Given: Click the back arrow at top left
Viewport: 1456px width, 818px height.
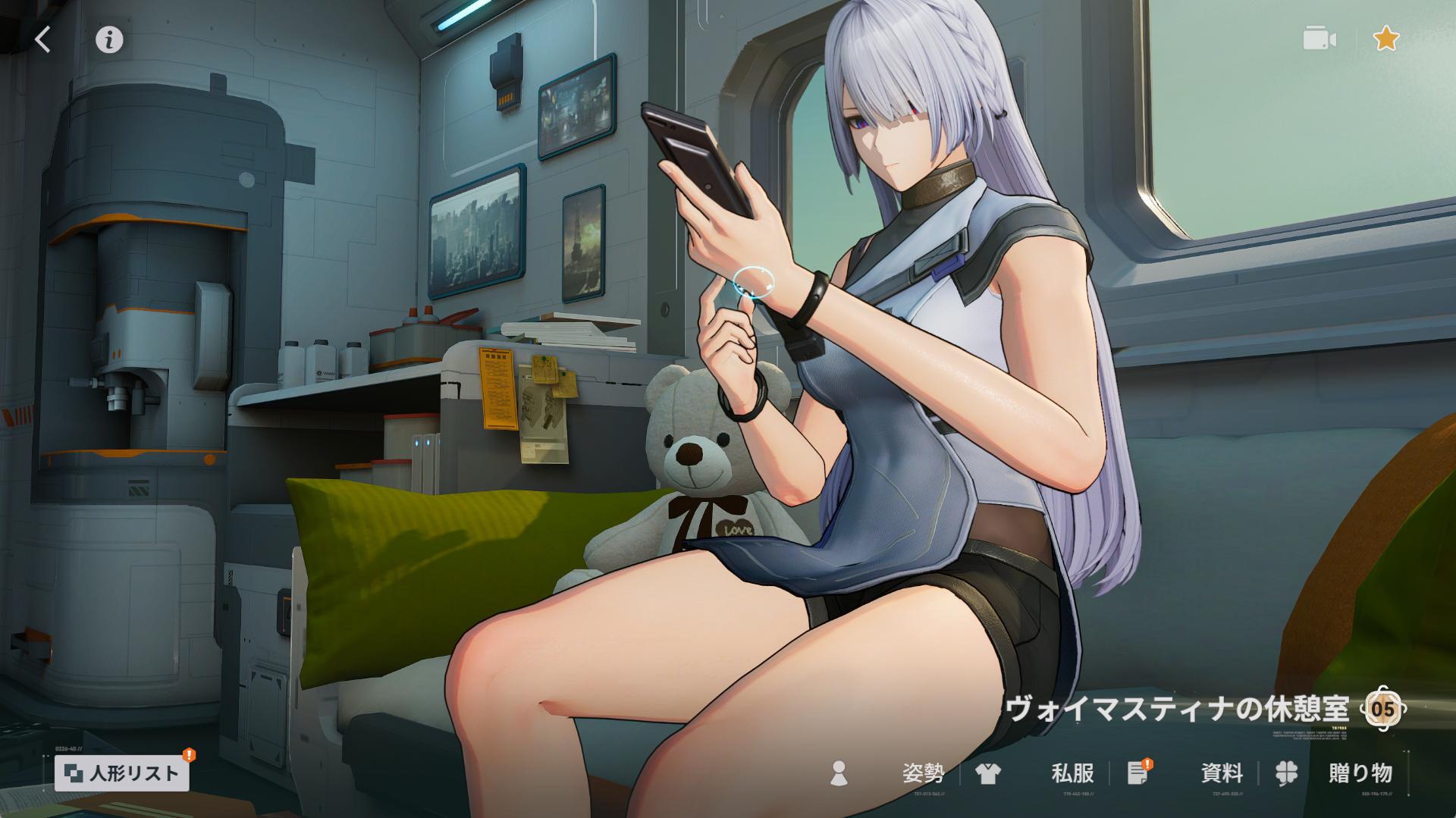Looking at the screenshot, I should 43,39.
